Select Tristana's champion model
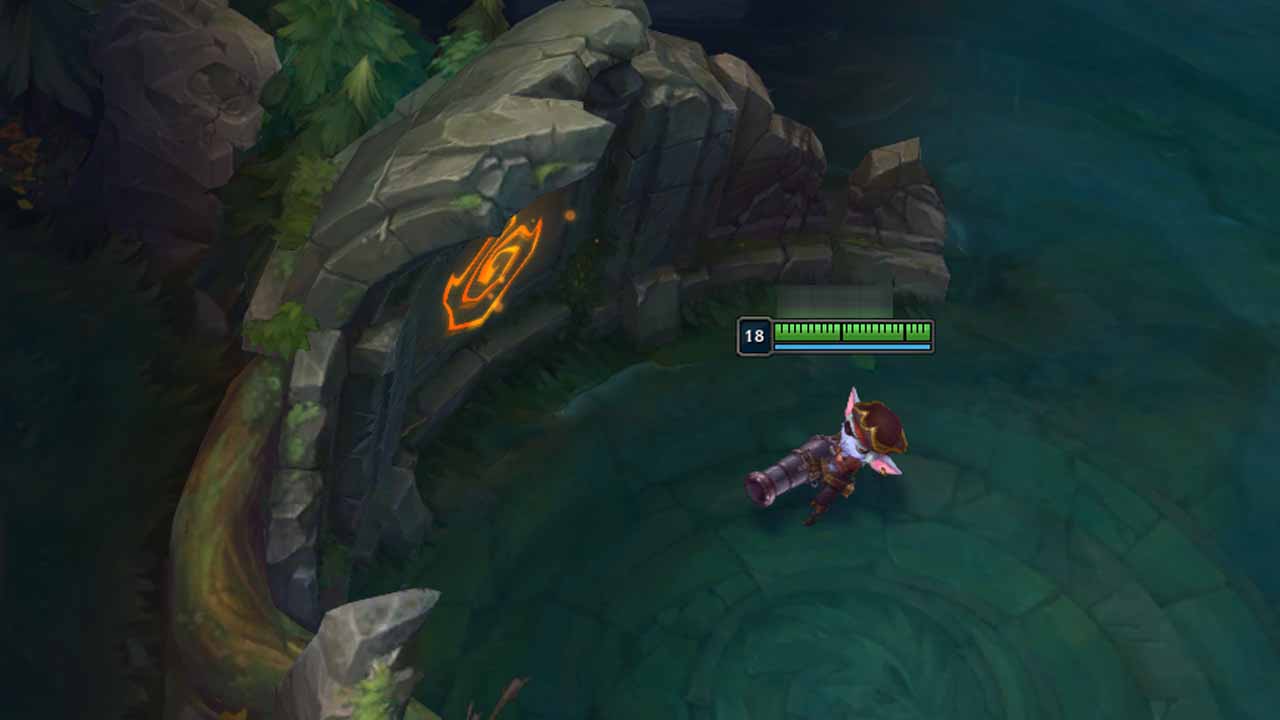The image size is (1280, 720). pyautogui.click(x=840, y=460)
